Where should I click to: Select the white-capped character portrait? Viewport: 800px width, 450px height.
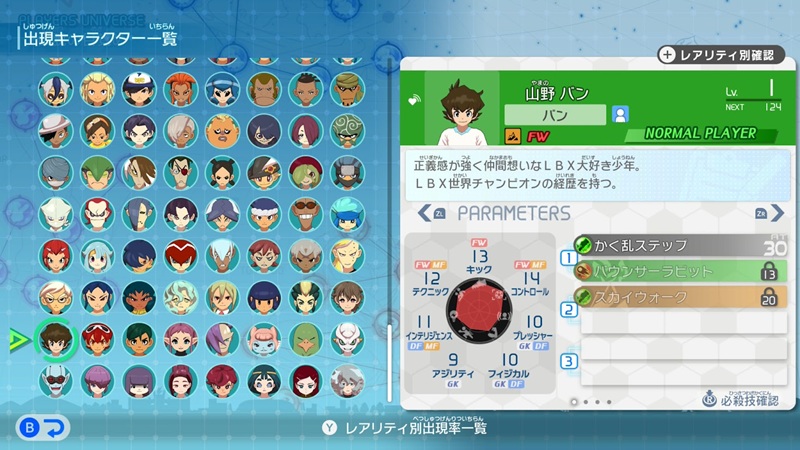point(139,88)
